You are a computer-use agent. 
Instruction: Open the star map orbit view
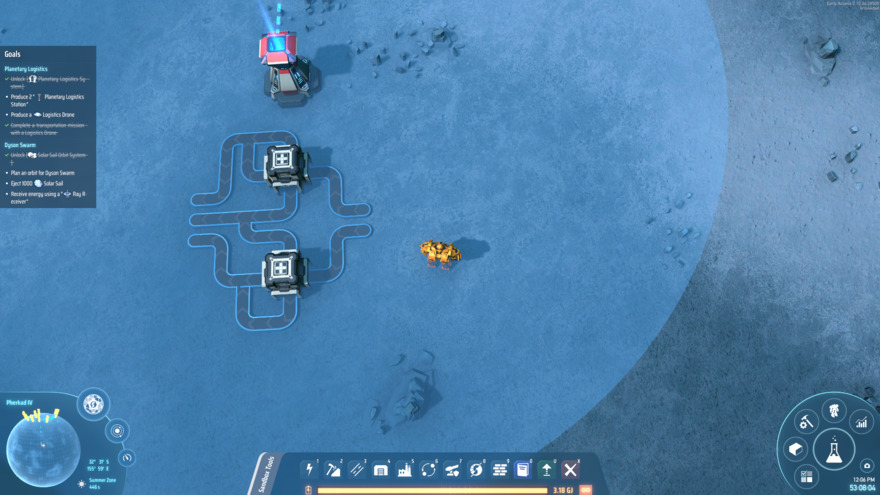(117, 431)
